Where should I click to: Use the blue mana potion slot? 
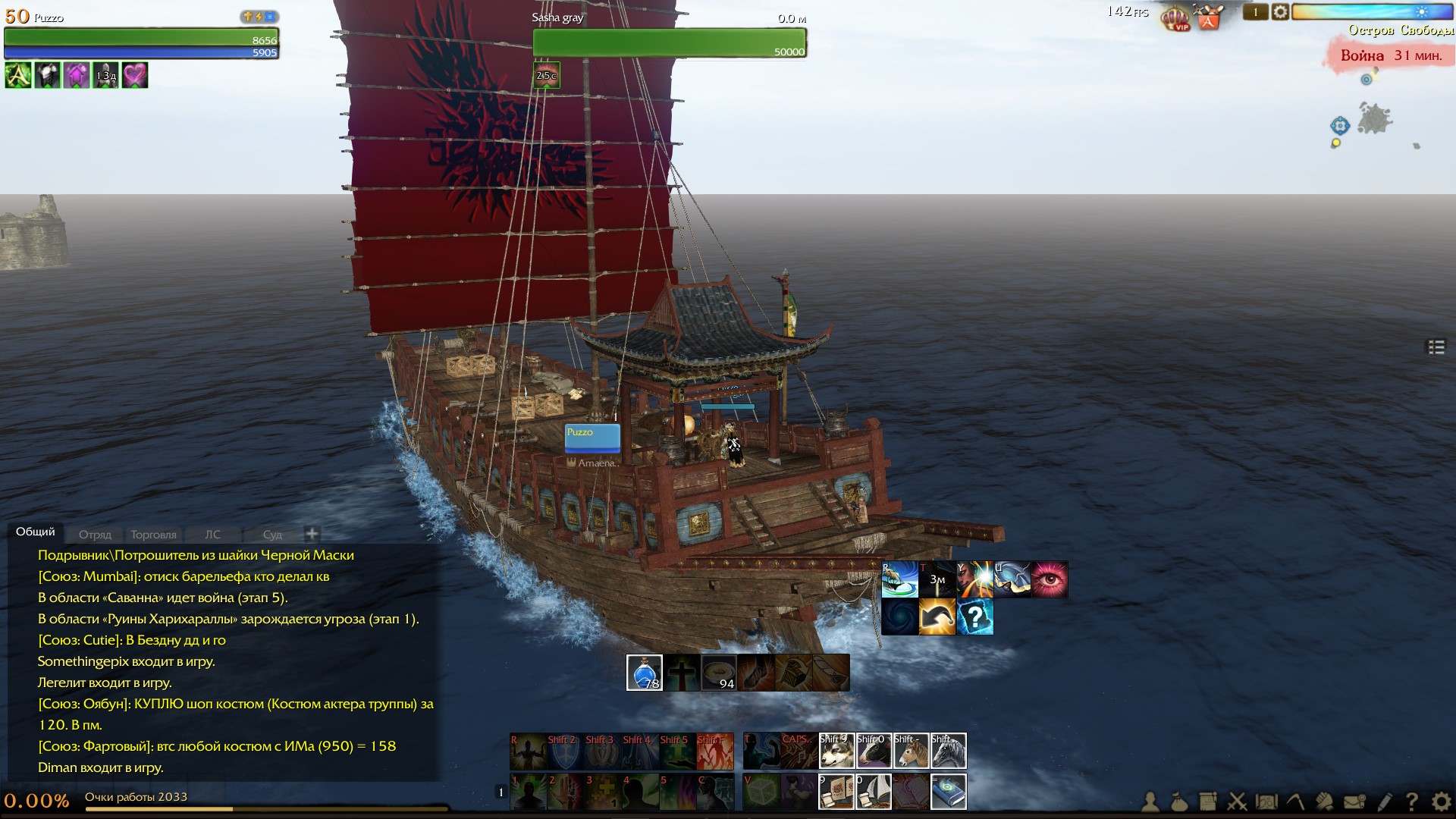[x=645, y=673]
